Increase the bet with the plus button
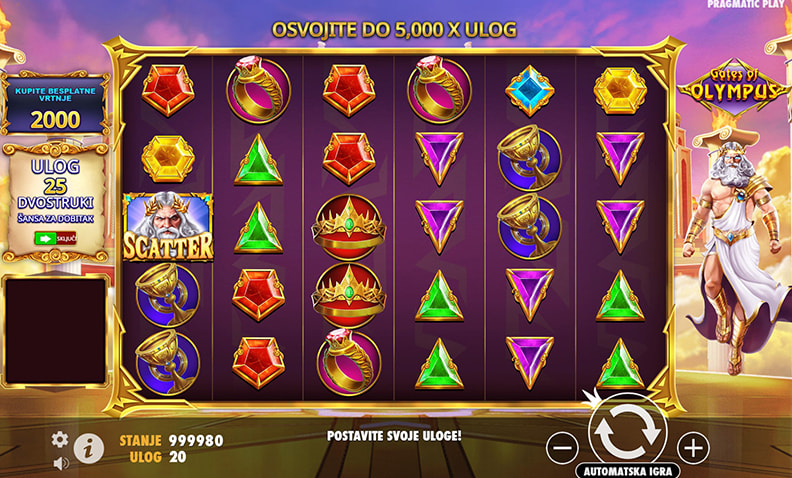Screen dimensions: 792x478 click(692, 447)
